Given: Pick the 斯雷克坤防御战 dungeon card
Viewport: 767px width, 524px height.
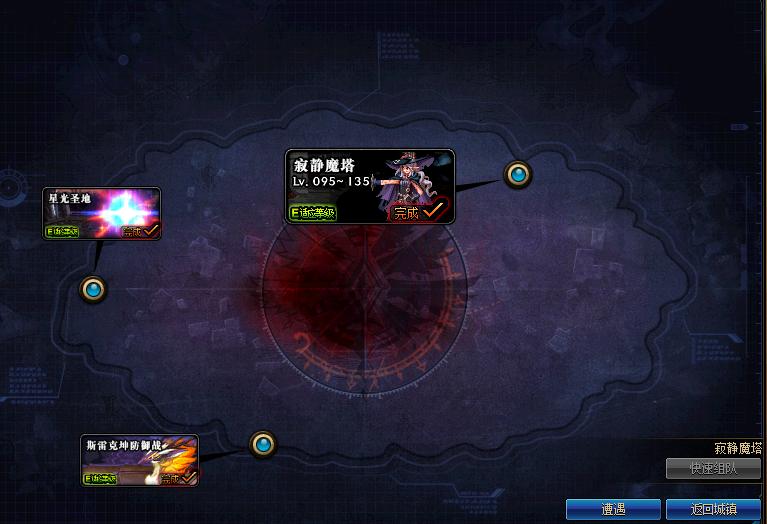Looking at the screenshot, I should 140,460.
